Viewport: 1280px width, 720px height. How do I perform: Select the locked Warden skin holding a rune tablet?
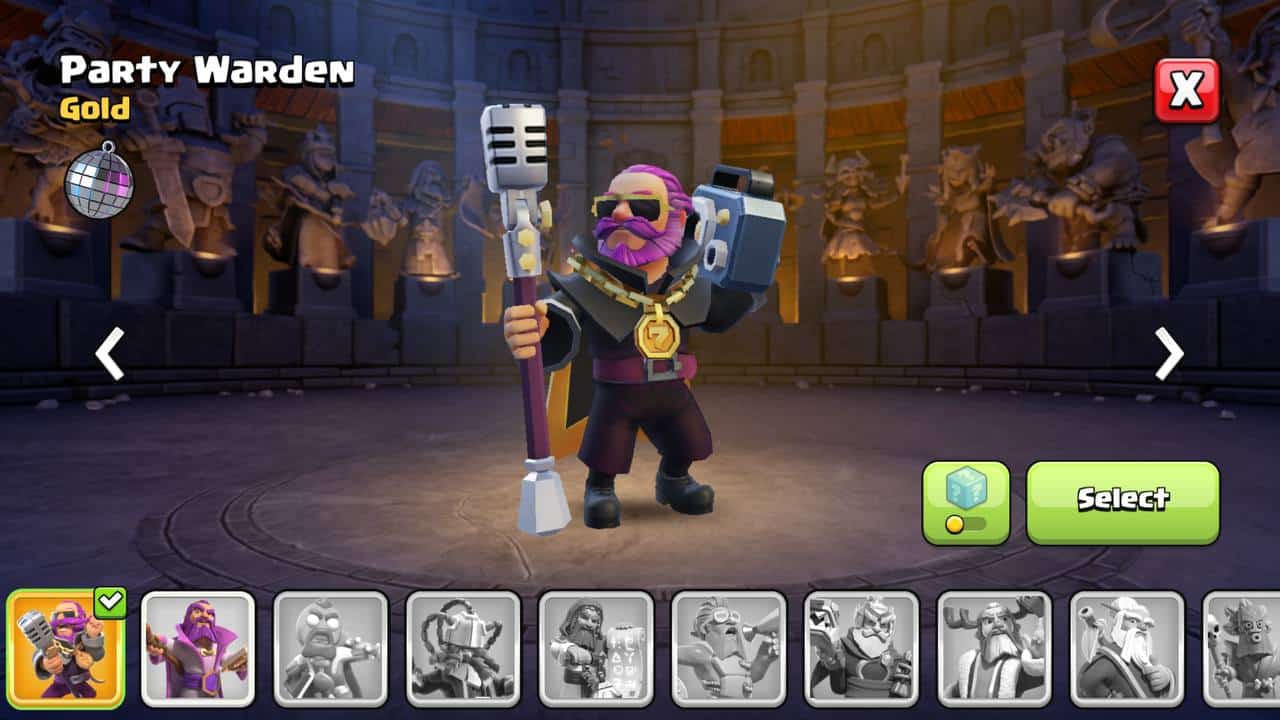(596, 648)
